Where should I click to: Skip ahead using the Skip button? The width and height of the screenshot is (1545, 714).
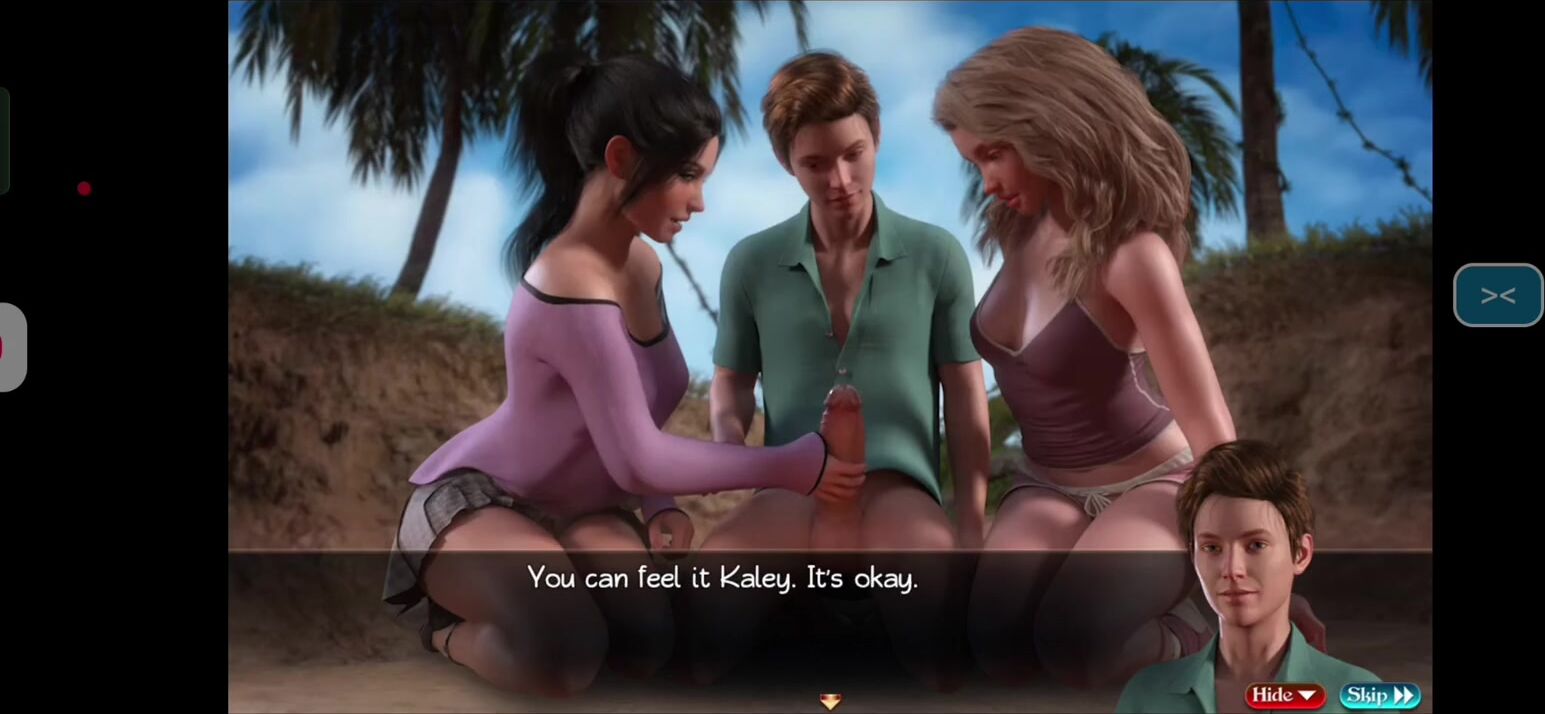point(1379,695)
